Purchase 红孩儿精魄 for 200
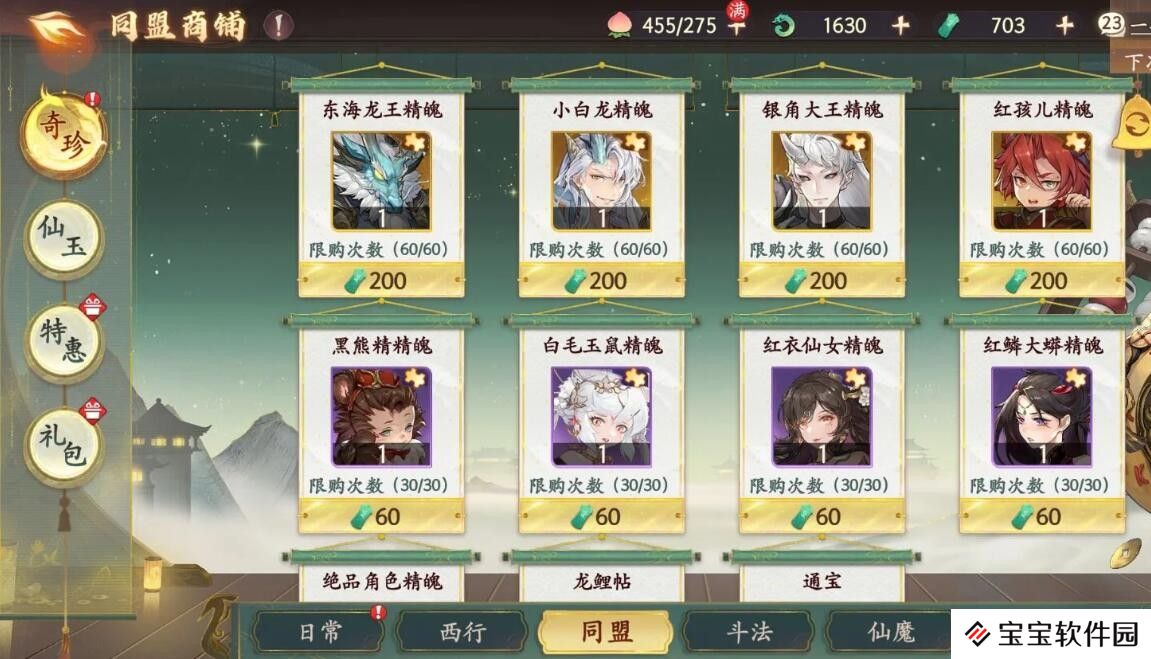Viewport: 1151px width, 659px height. coord(1041,281)
